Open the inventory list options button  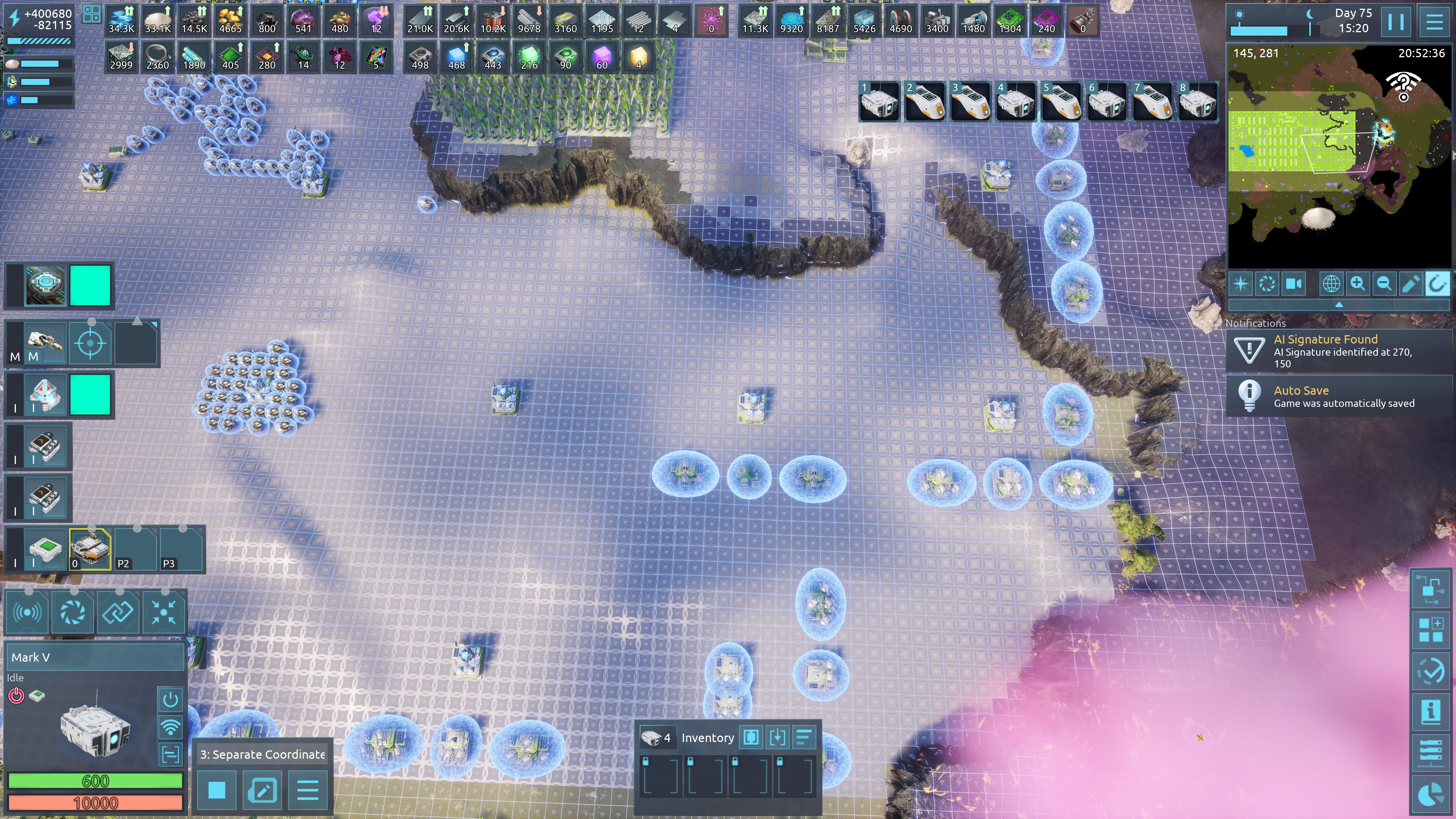coord(804,737)
